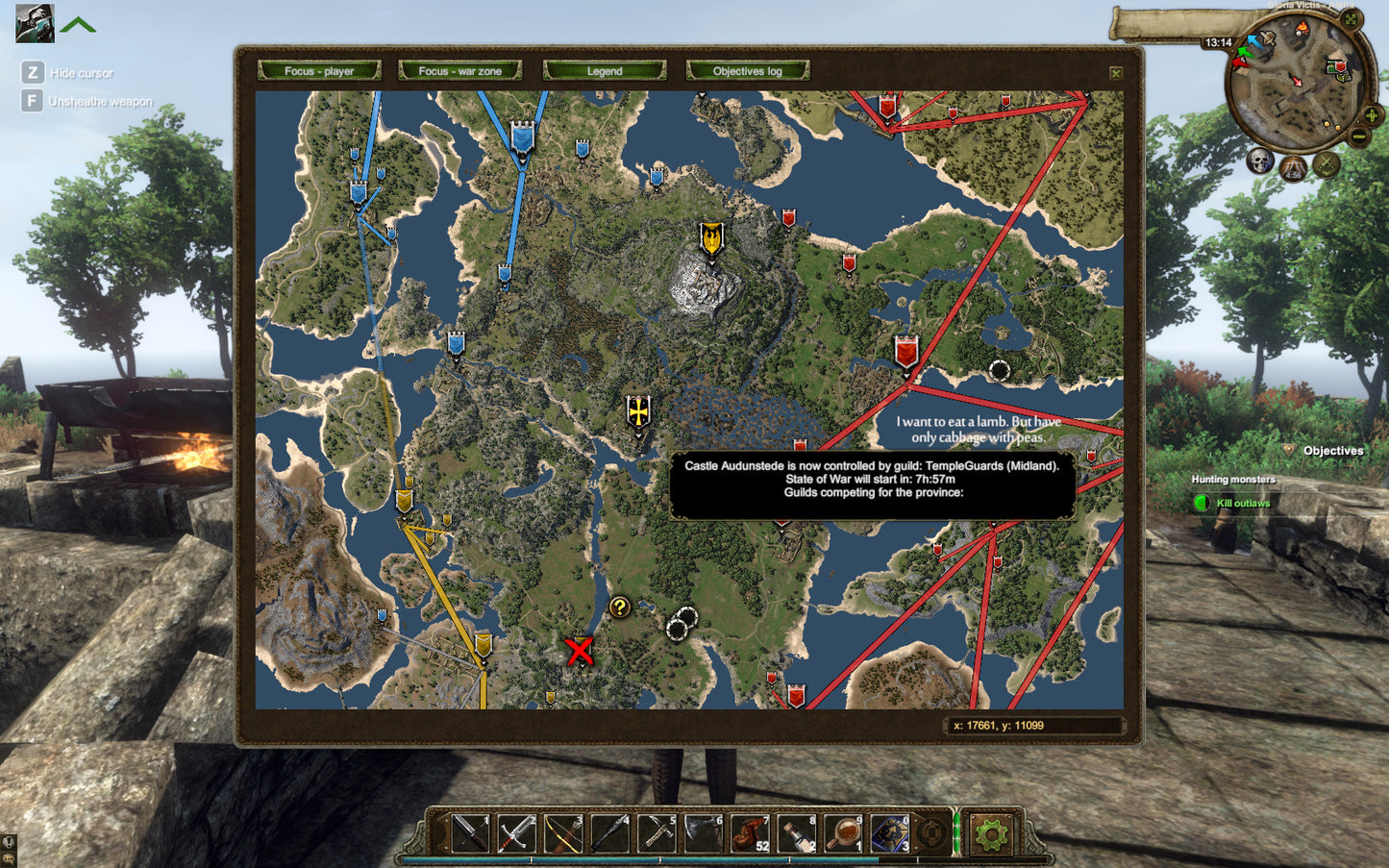This screenshot has width=1389, height=868.
Task: Select the Focus - war zone button
Action: (459, 71)
